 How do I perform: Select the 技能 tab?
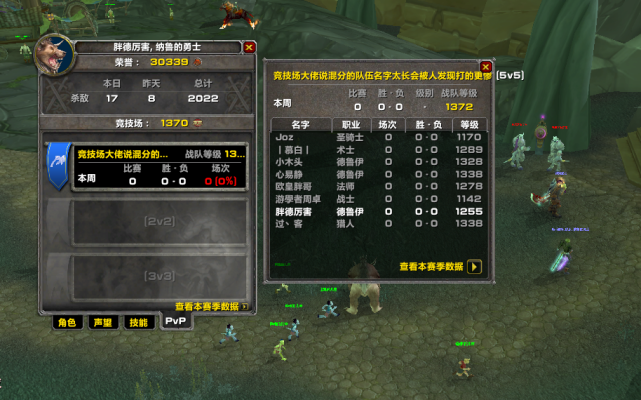tap(137, 322)
